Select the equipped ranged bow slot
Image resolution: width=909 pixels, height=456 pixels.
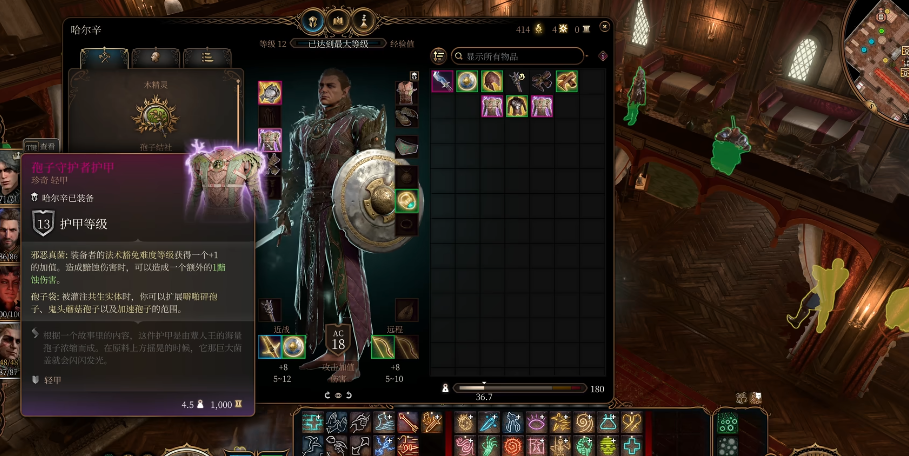click(381, 347)
